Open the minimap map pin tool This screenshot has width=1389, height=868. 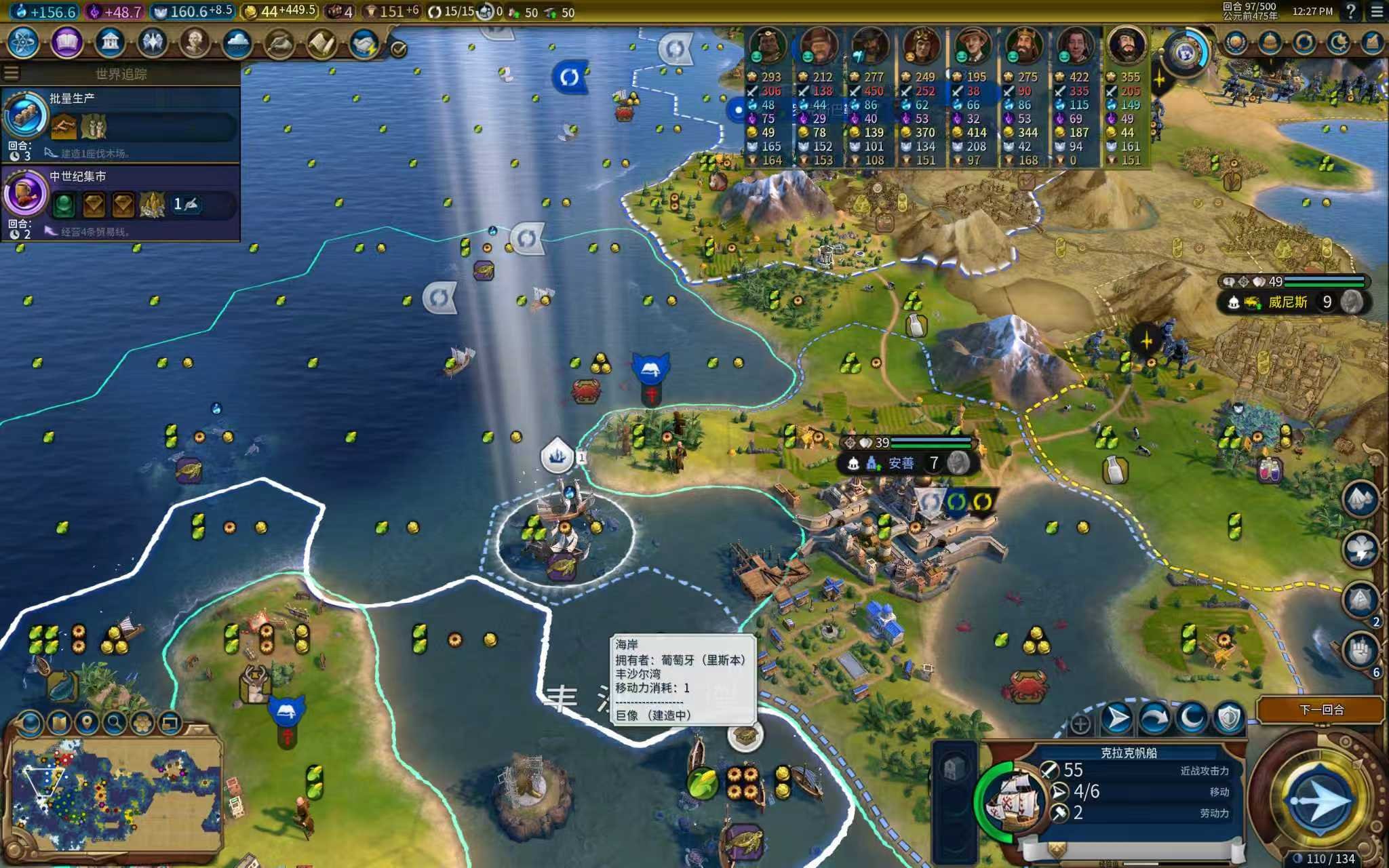87,723
